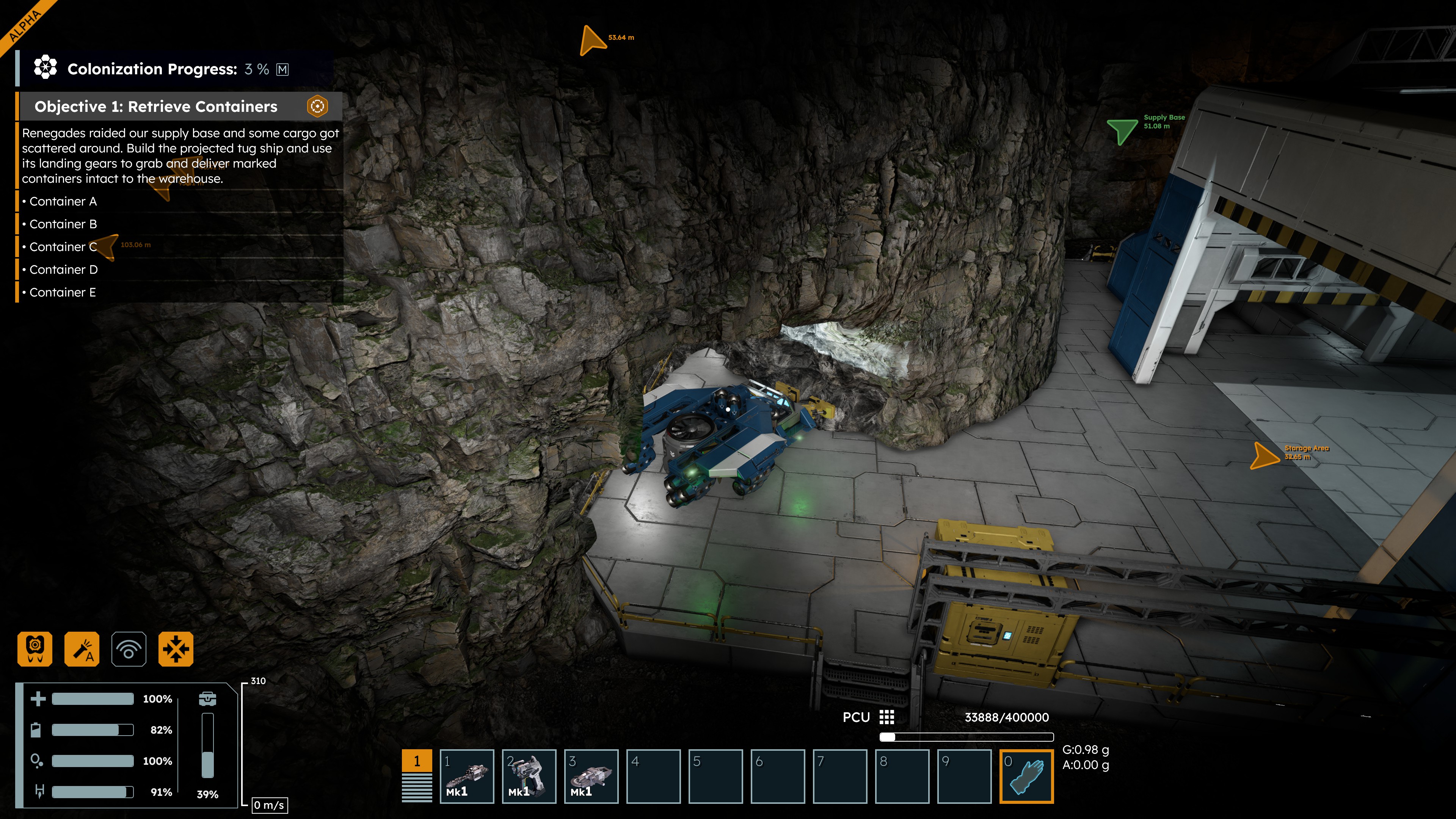The image size is (1456, 819).
Task: Choose the Mk1 grinder in slot 3
Action: pos(591,776)
